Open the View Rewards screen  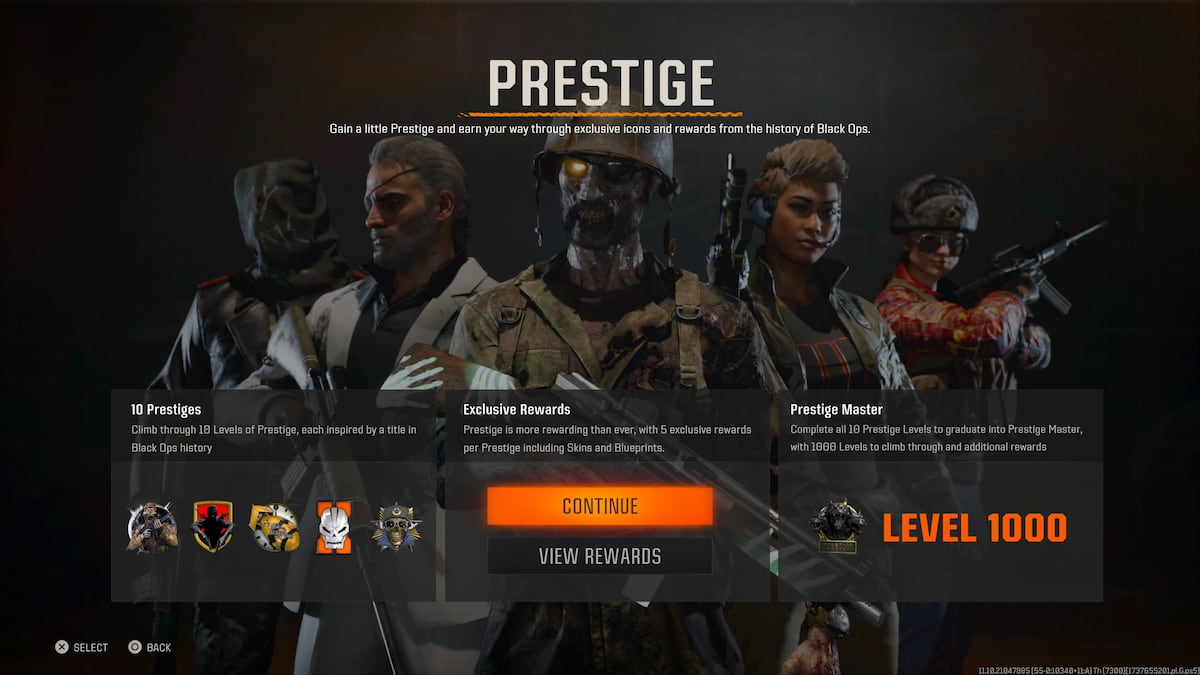tap(600, 556)
